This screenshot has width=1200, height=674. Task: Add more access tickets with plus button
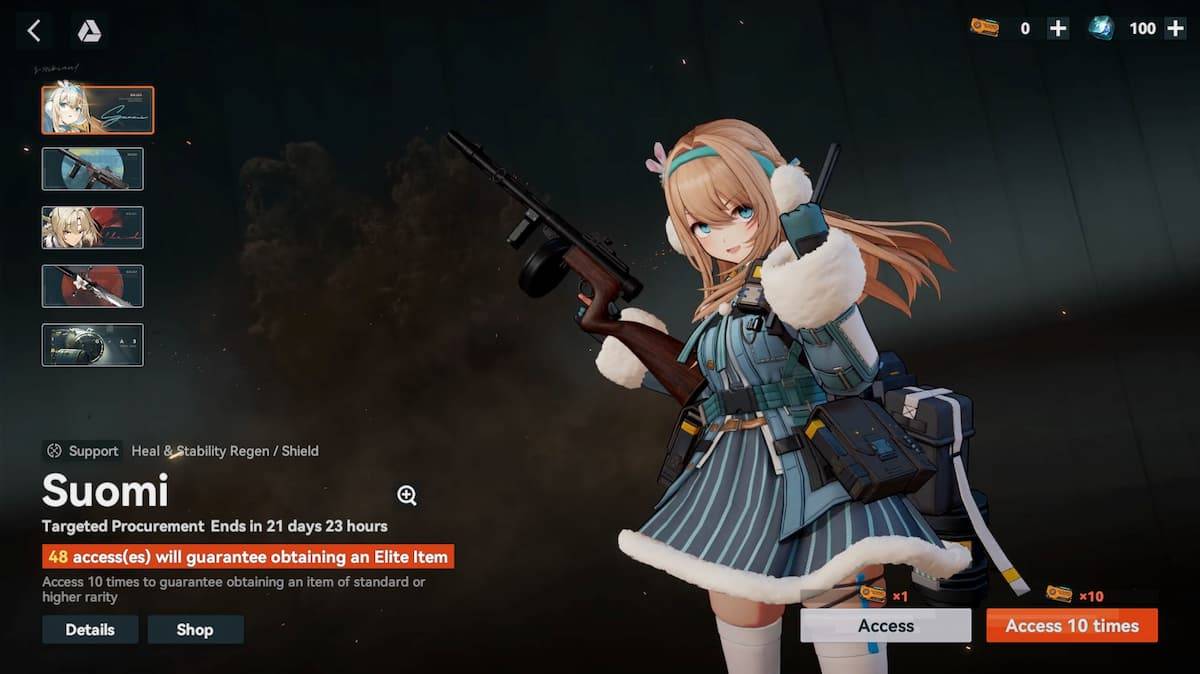pyautogui.click(x=1057, y=29)
